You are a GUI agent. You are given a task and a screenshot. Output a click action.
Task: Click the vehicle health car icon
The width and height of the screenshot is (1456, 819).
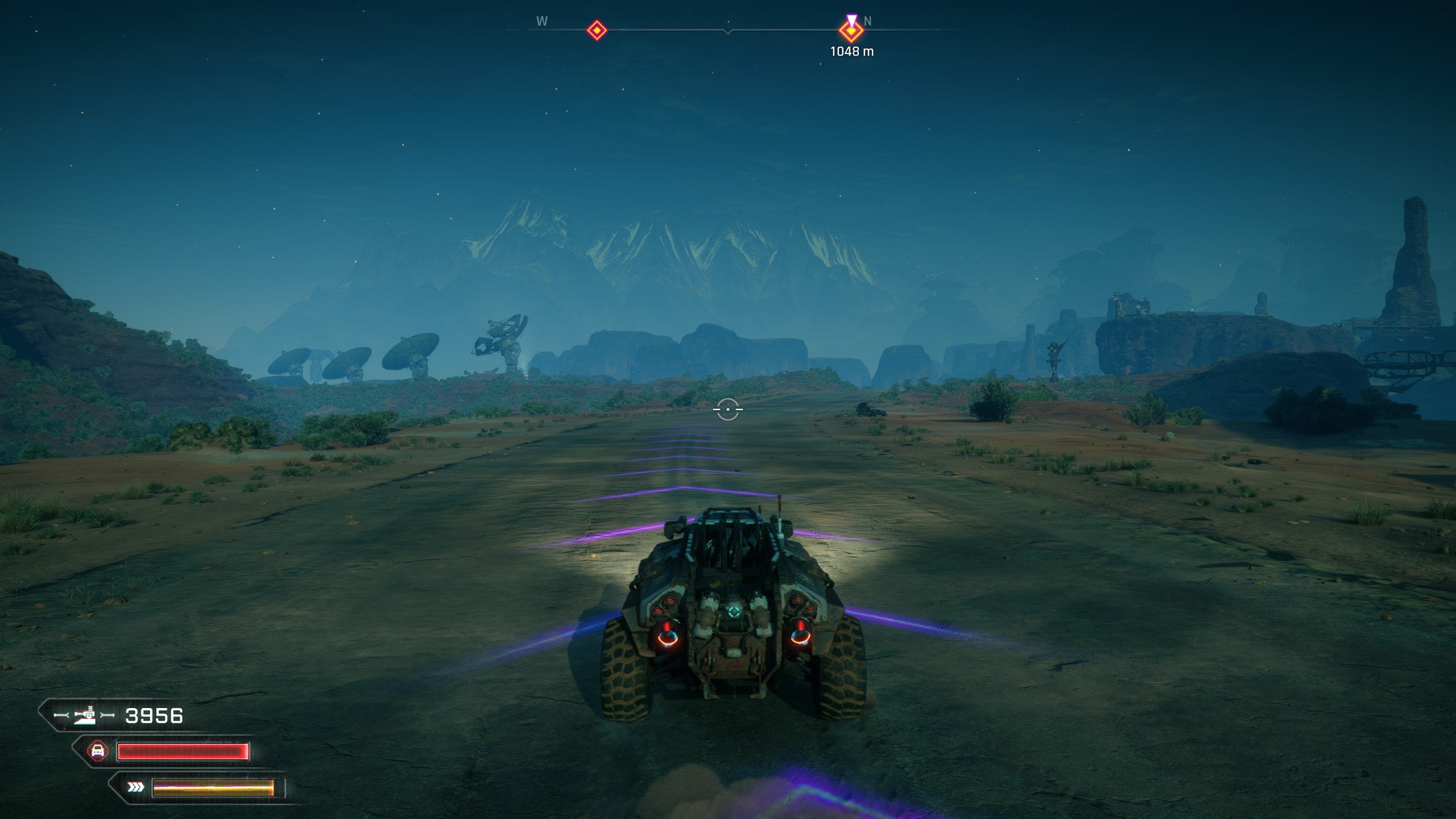98,751
